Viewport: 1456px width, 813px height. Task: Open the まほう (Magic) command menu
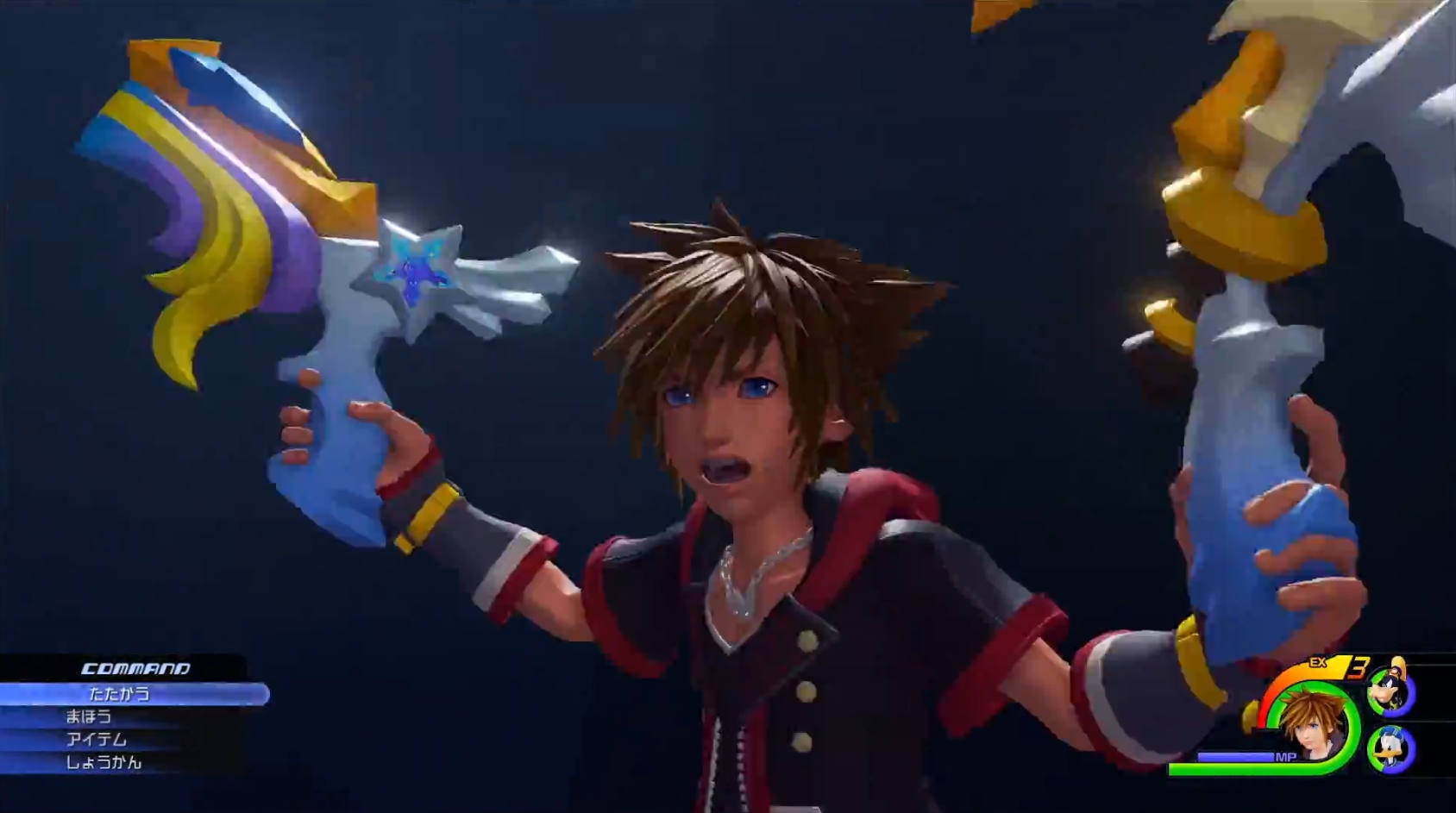pyautogui.click(x=89, y=718)
